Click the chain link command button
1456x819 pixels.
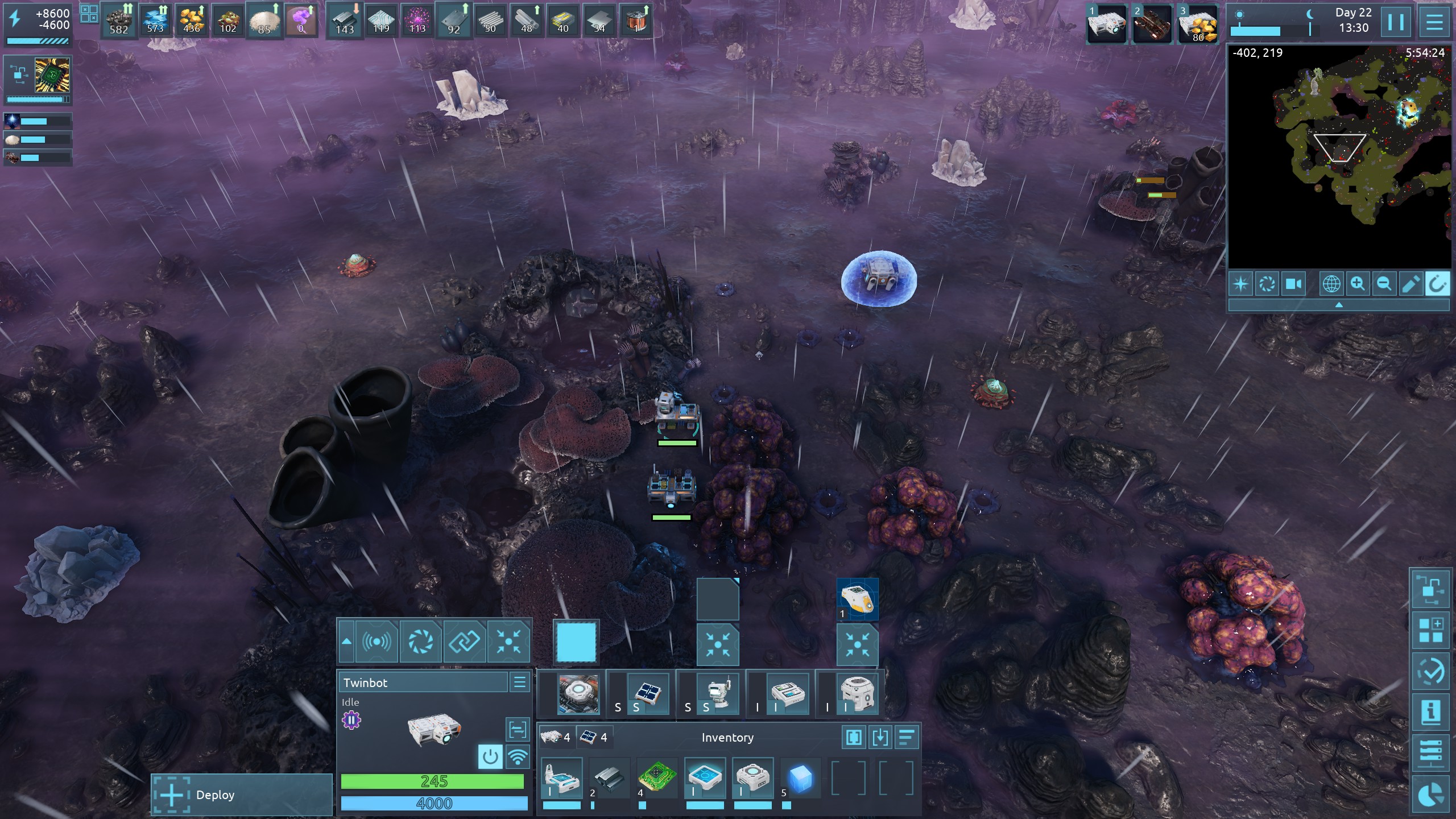tap(464, 642)
